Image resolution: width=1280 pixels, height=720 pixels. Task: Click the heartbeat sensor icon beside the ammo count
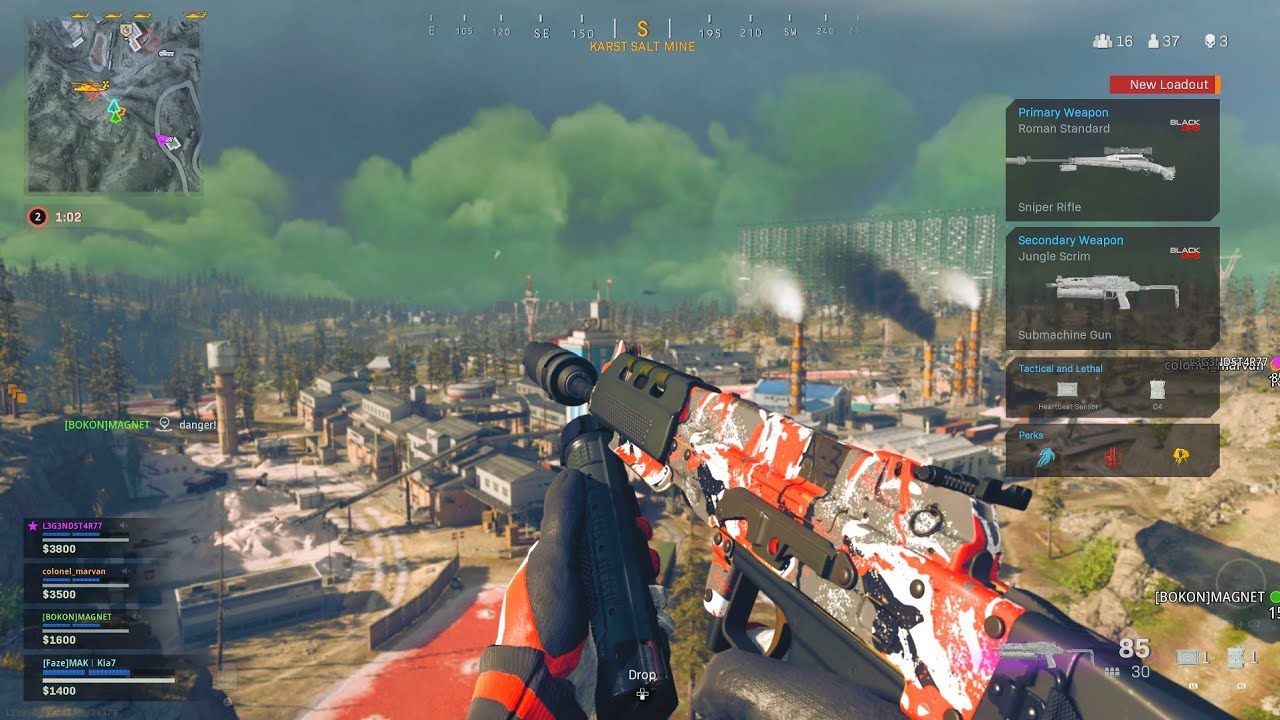1188,657
